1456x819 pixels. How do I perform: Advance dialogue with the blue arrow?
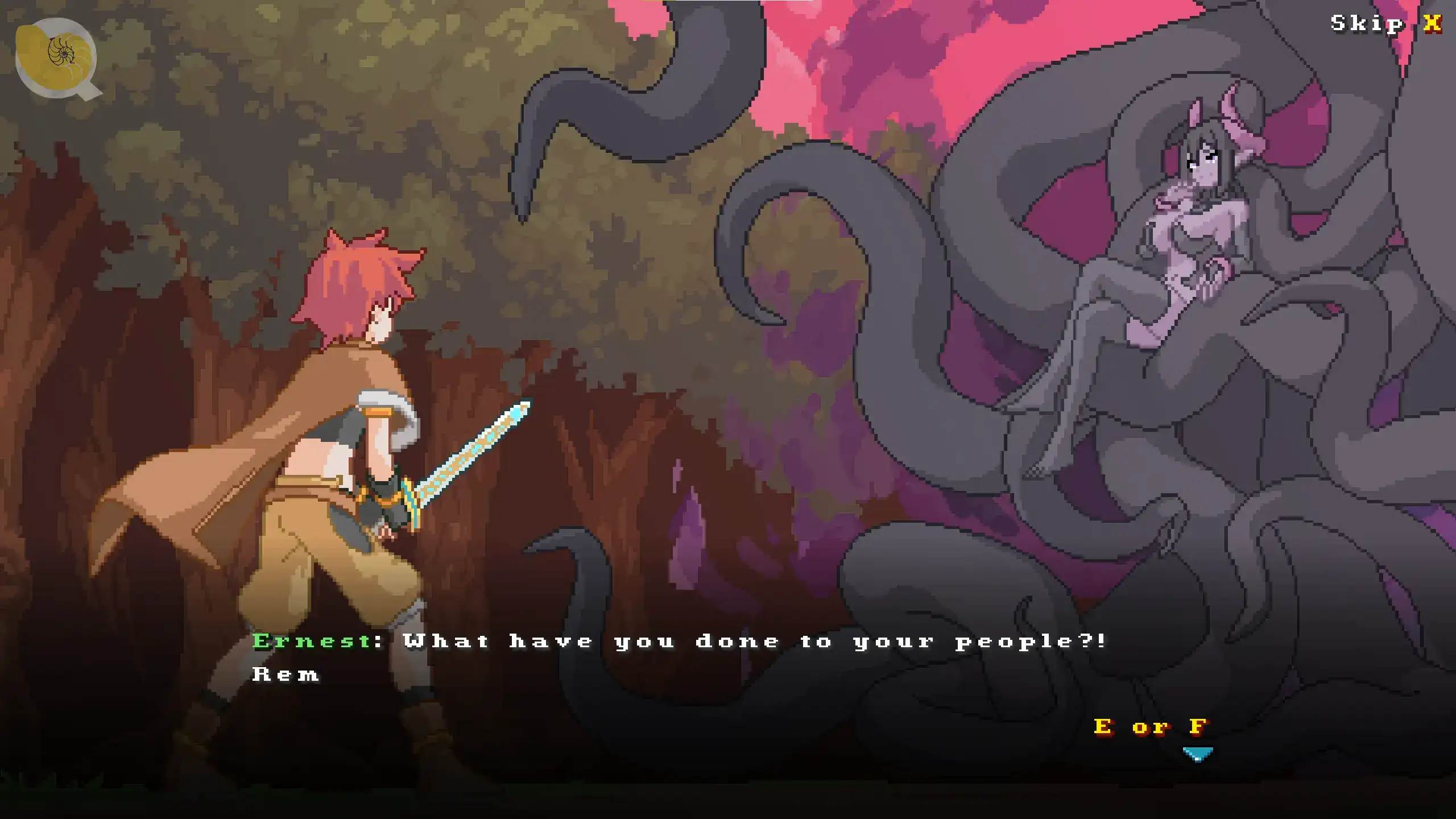pos(1197,754)
